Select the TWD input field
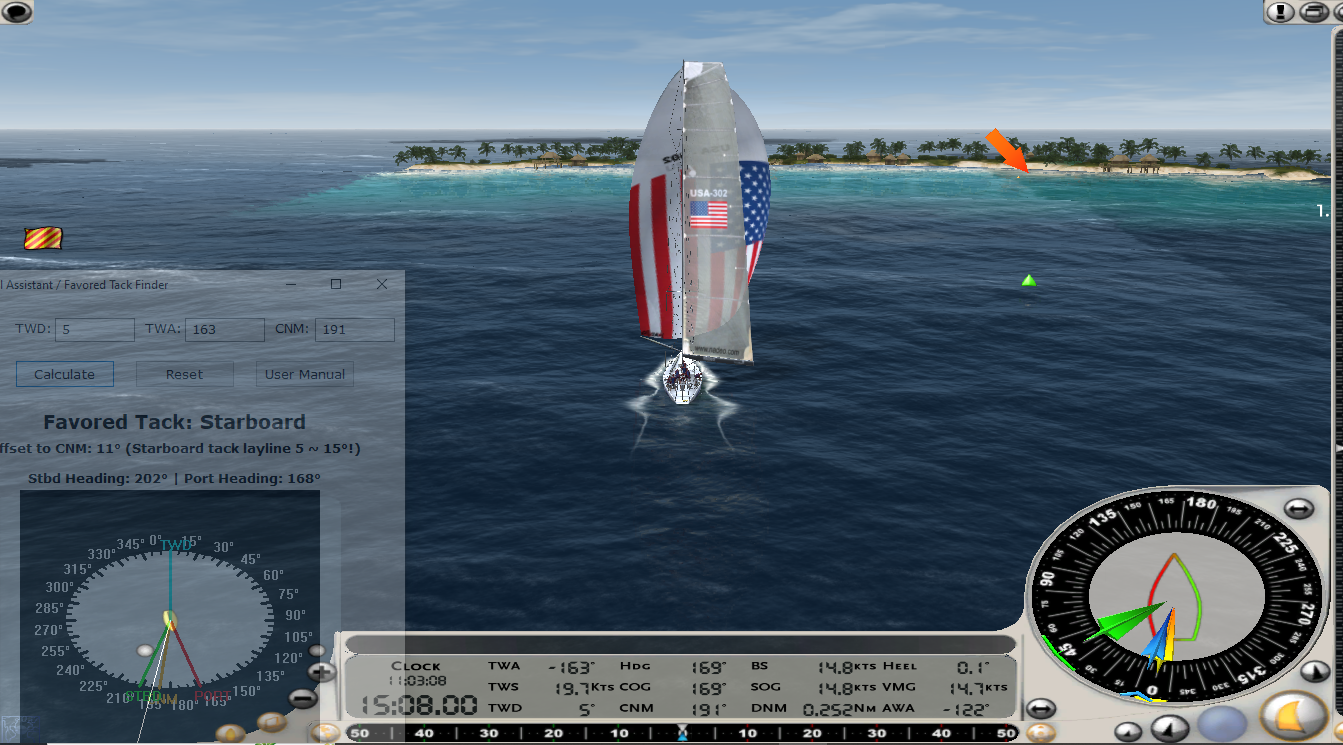1343x745 pixels. (x=95, y=329)
